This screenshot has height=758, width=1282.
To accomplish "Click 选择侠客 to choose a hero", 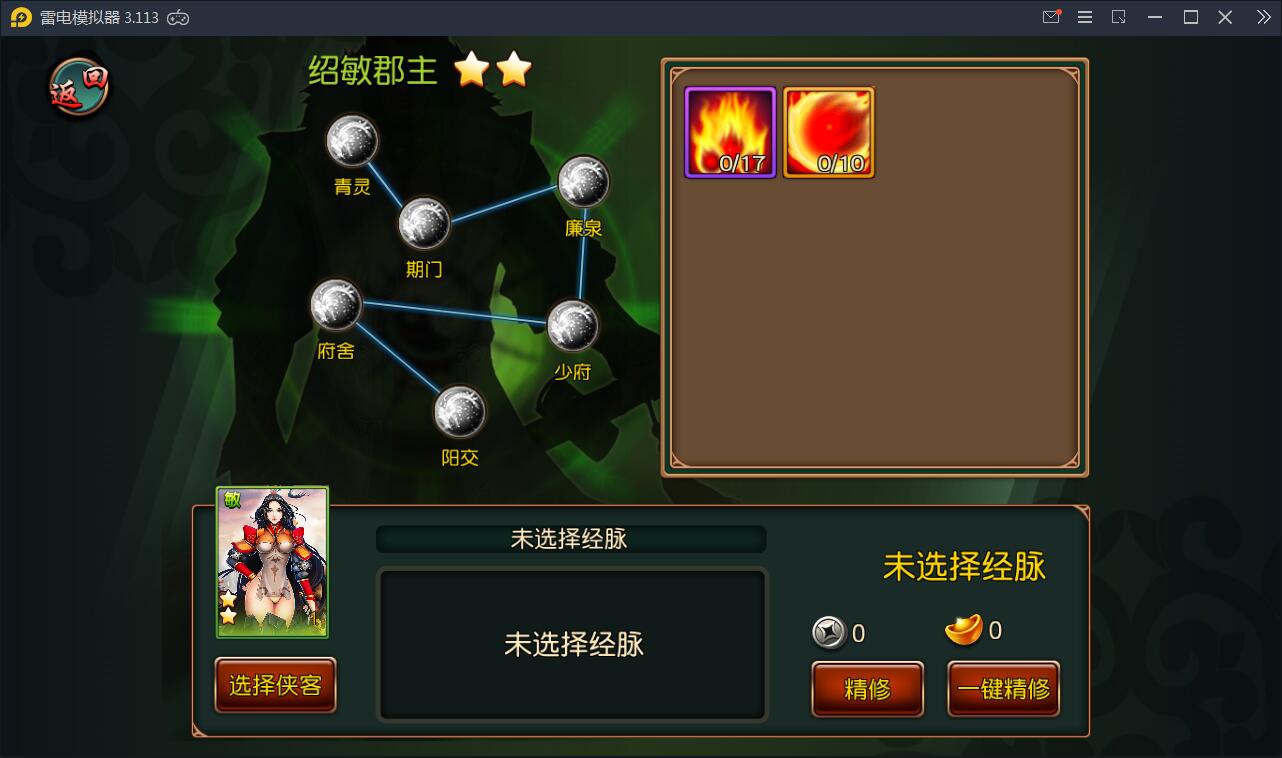I will click(x=273, y=685).
